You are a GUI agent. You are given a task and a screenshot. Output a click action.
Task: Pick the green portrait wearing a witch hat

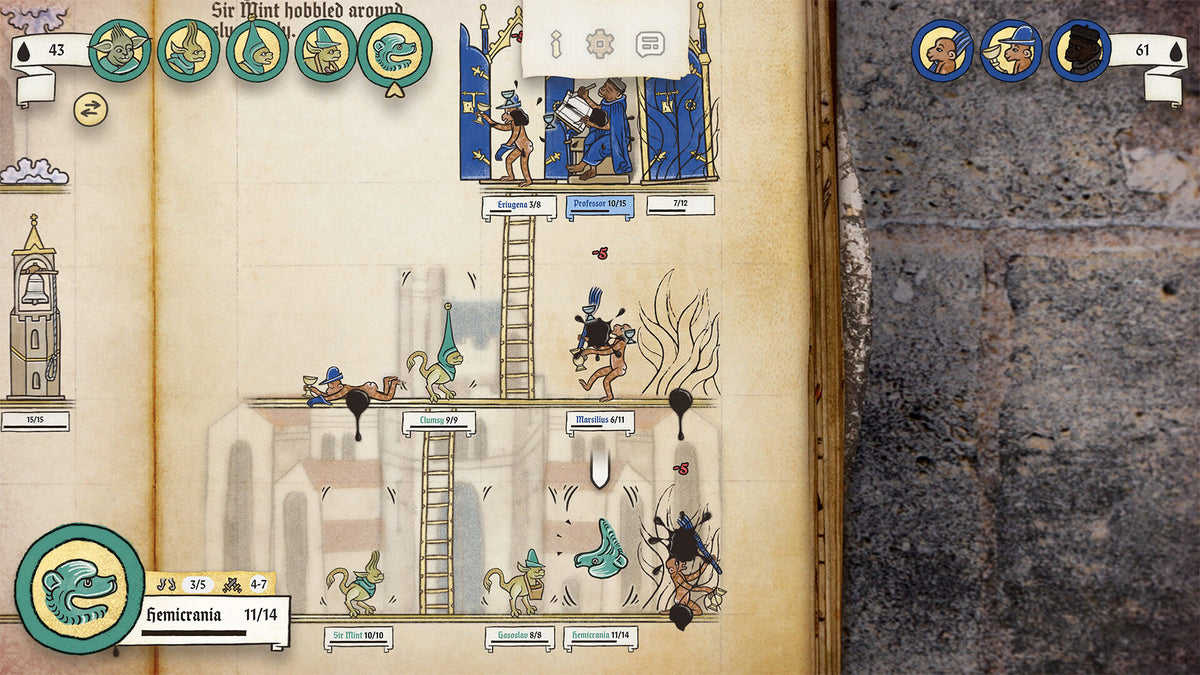click(x=325, y=50)
